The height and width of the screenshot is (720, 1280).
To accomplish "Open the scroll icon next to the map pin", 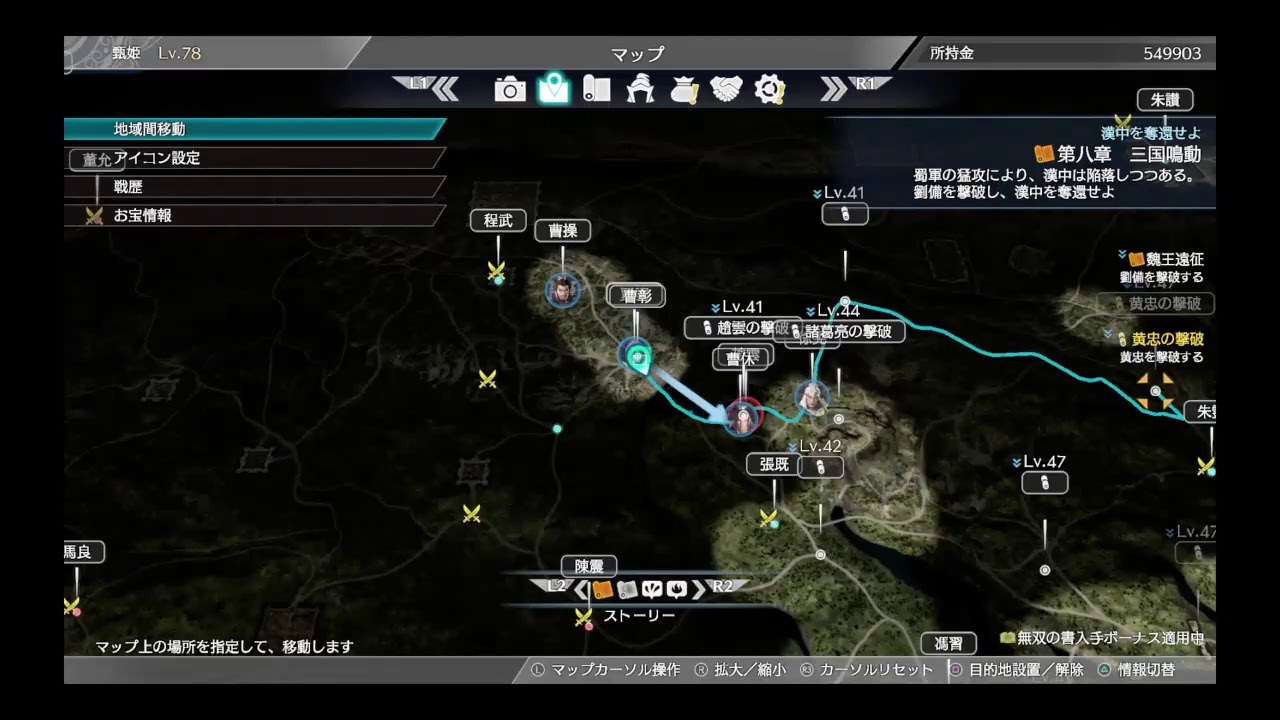I will pyautogui.click(x=597, y=88).
